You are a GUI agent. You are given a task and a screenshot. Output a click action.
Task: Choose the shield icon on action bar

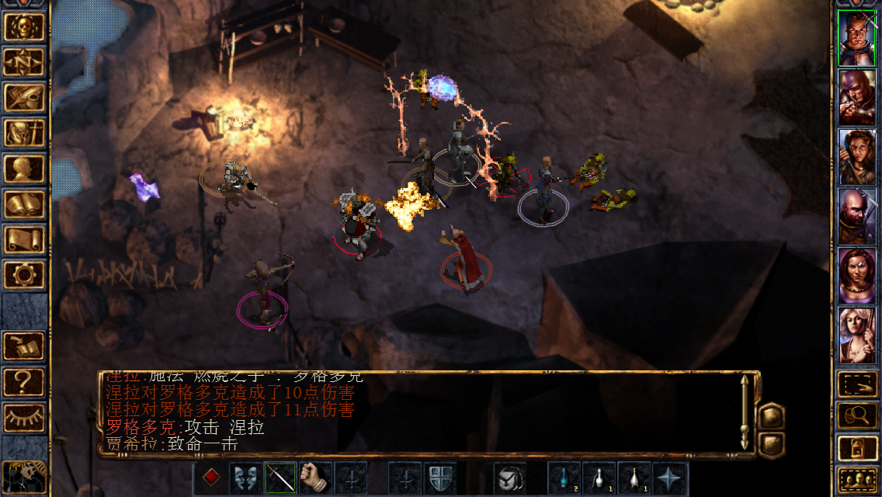click(440, 478)
